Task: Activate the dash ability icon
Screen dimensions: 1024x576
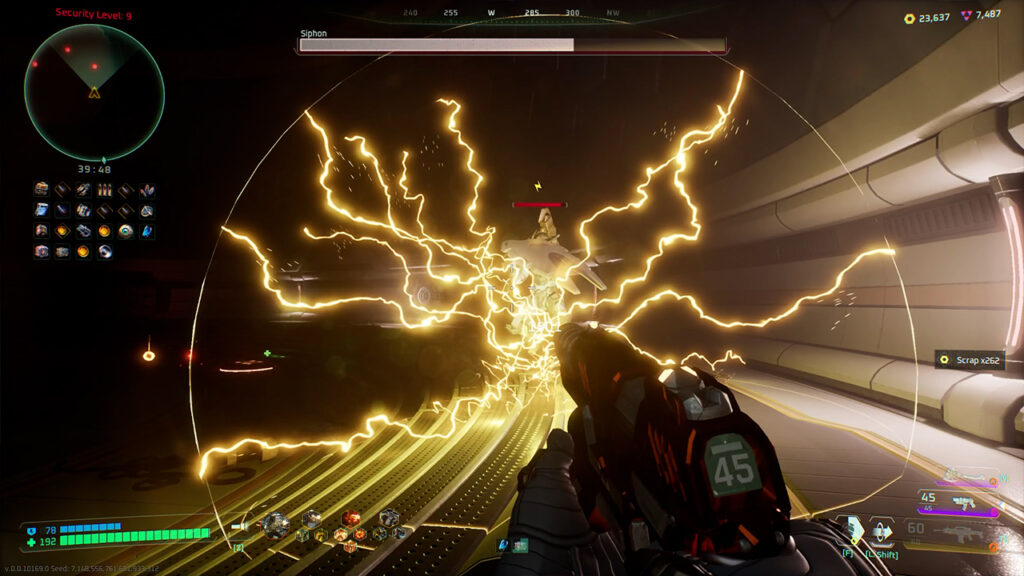Action: 881,530
